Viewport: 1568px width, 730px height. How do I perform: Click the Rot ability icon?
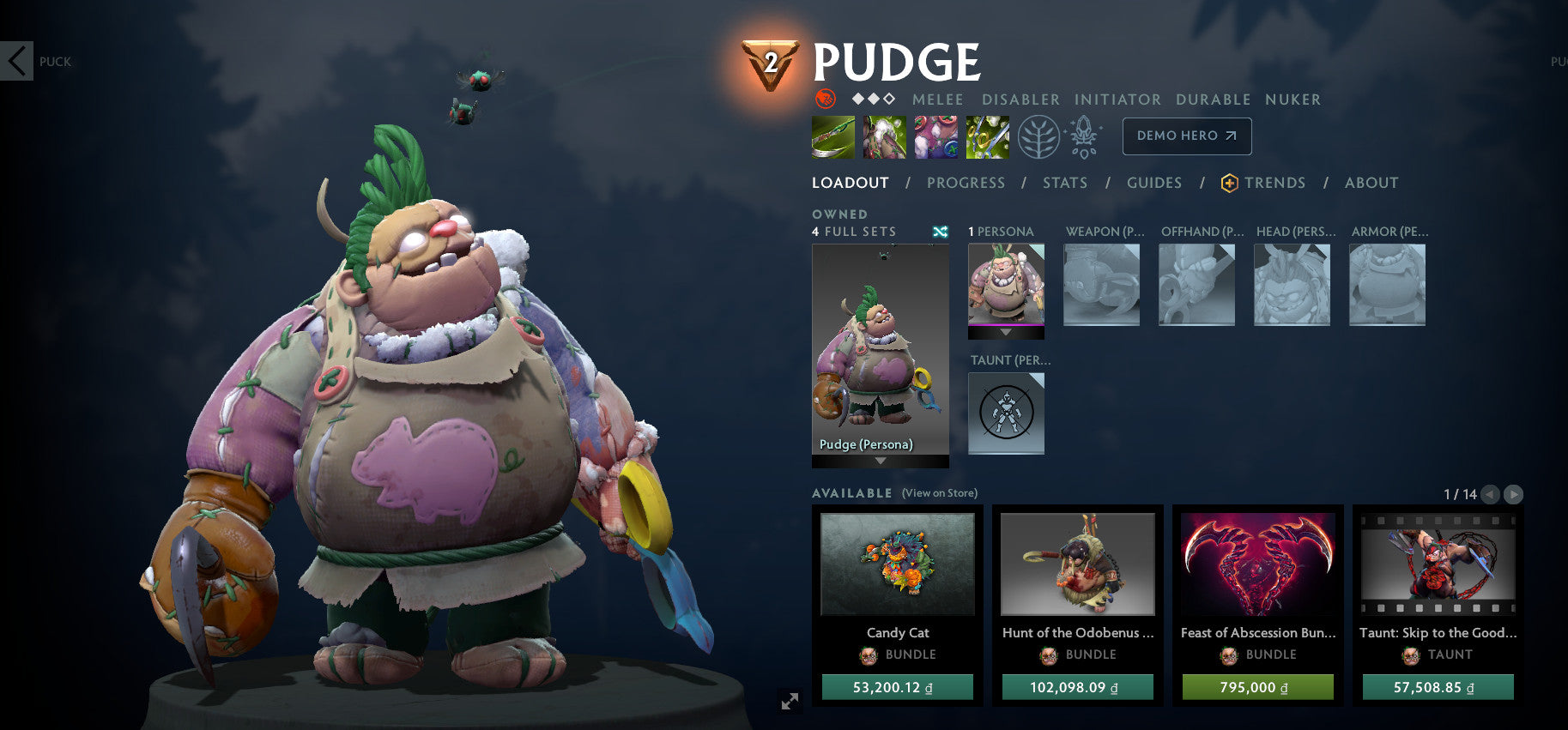click(884, 137)
